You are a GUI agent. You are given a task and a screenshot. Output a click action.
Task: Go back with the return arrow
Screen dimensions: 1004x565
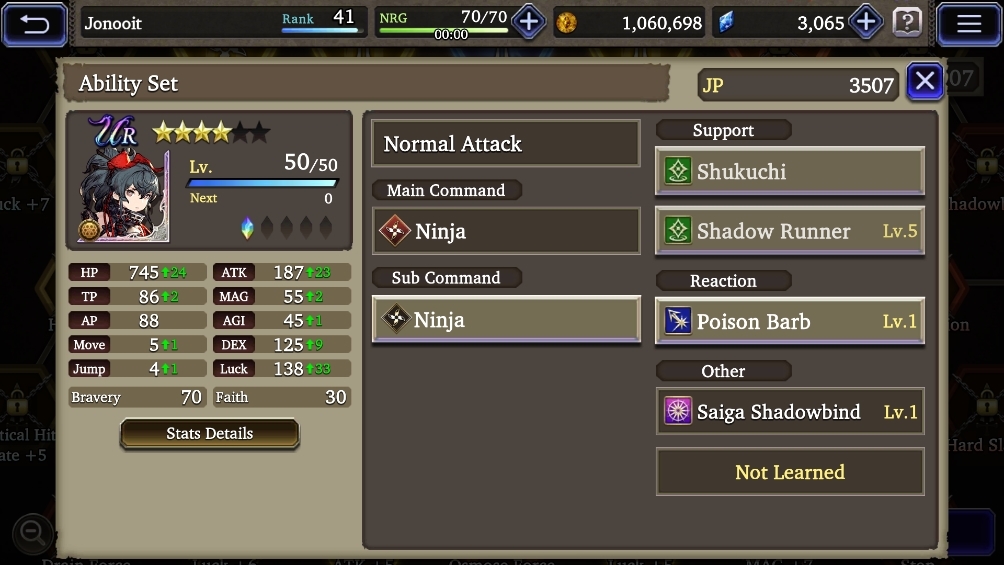click(x=35, y=23)
